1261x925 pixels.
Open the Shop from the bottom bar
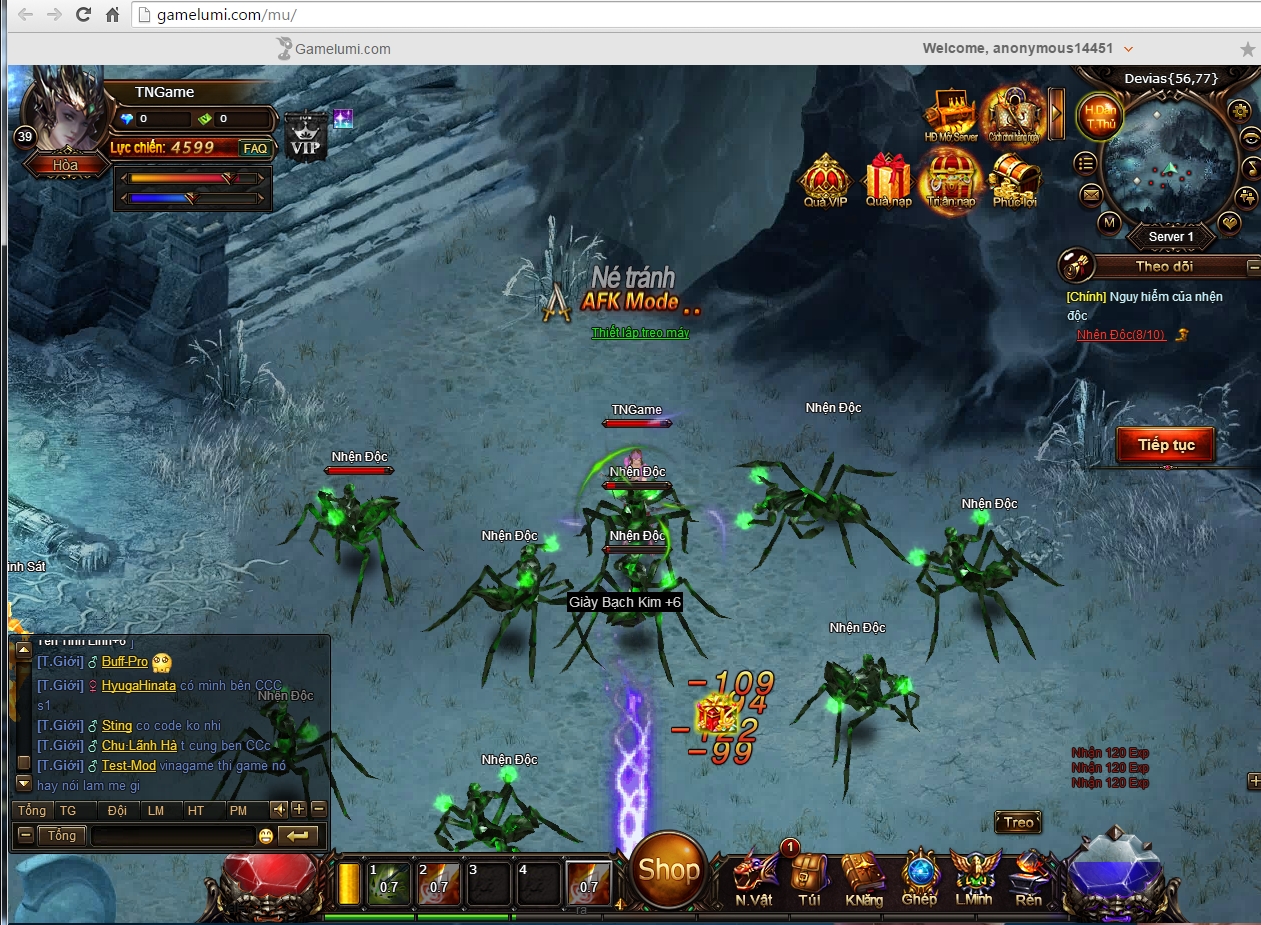(x=668, y=869)
